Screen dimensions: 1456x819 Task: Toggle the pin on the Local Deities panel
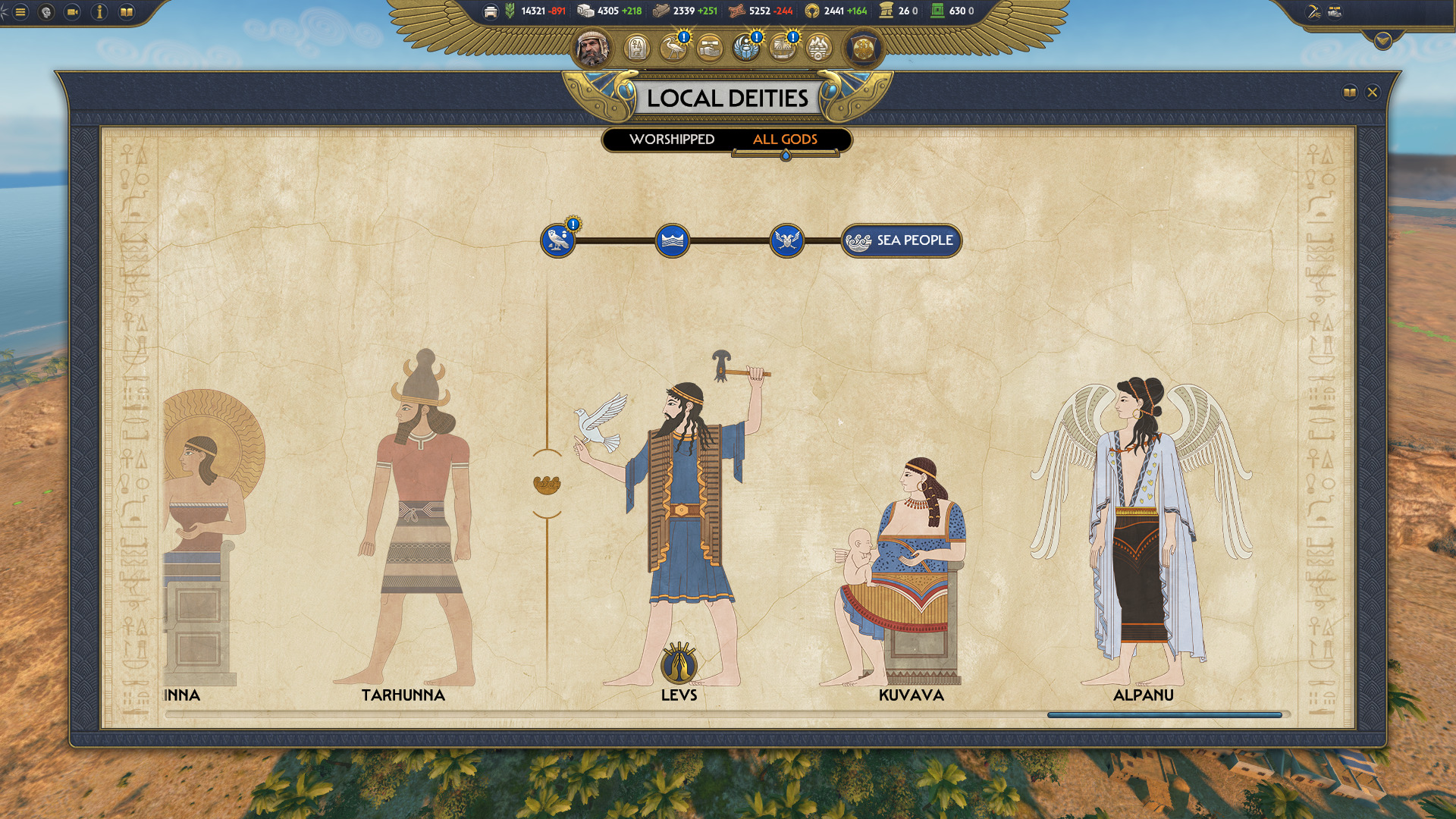(x=1350, y=92)
